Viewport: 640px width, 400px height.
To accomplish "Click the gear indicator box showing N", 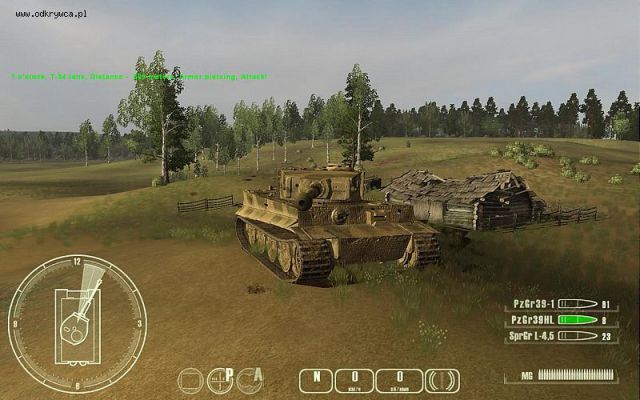I will [x=316, y=380].
